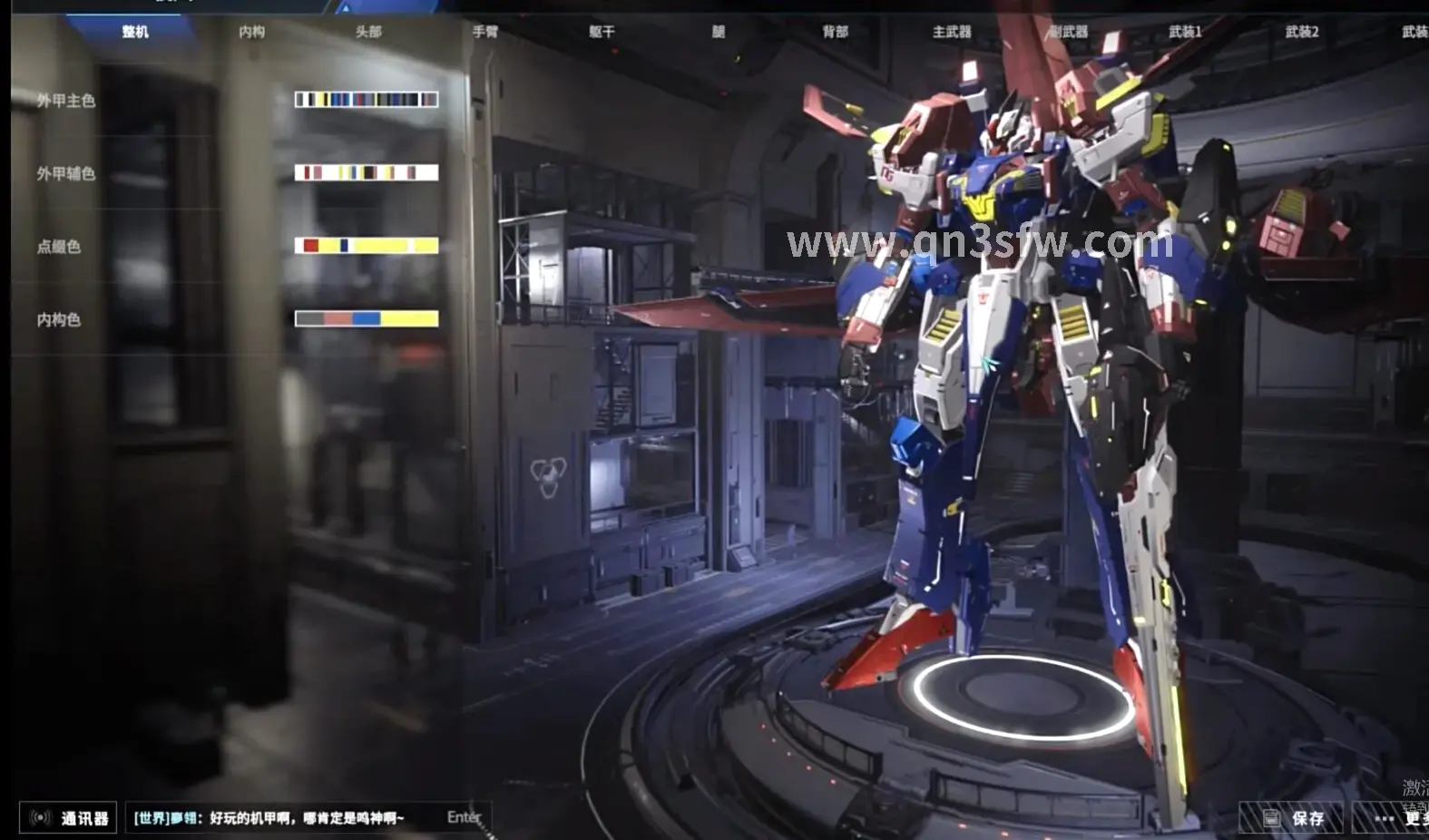Open the 副武器 tab

point(1069,32)
